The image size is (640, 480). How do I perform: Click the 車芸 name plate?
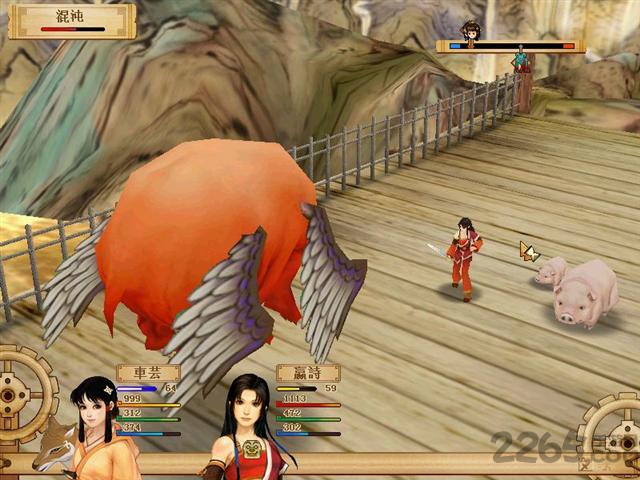click(x=147, y=372)
